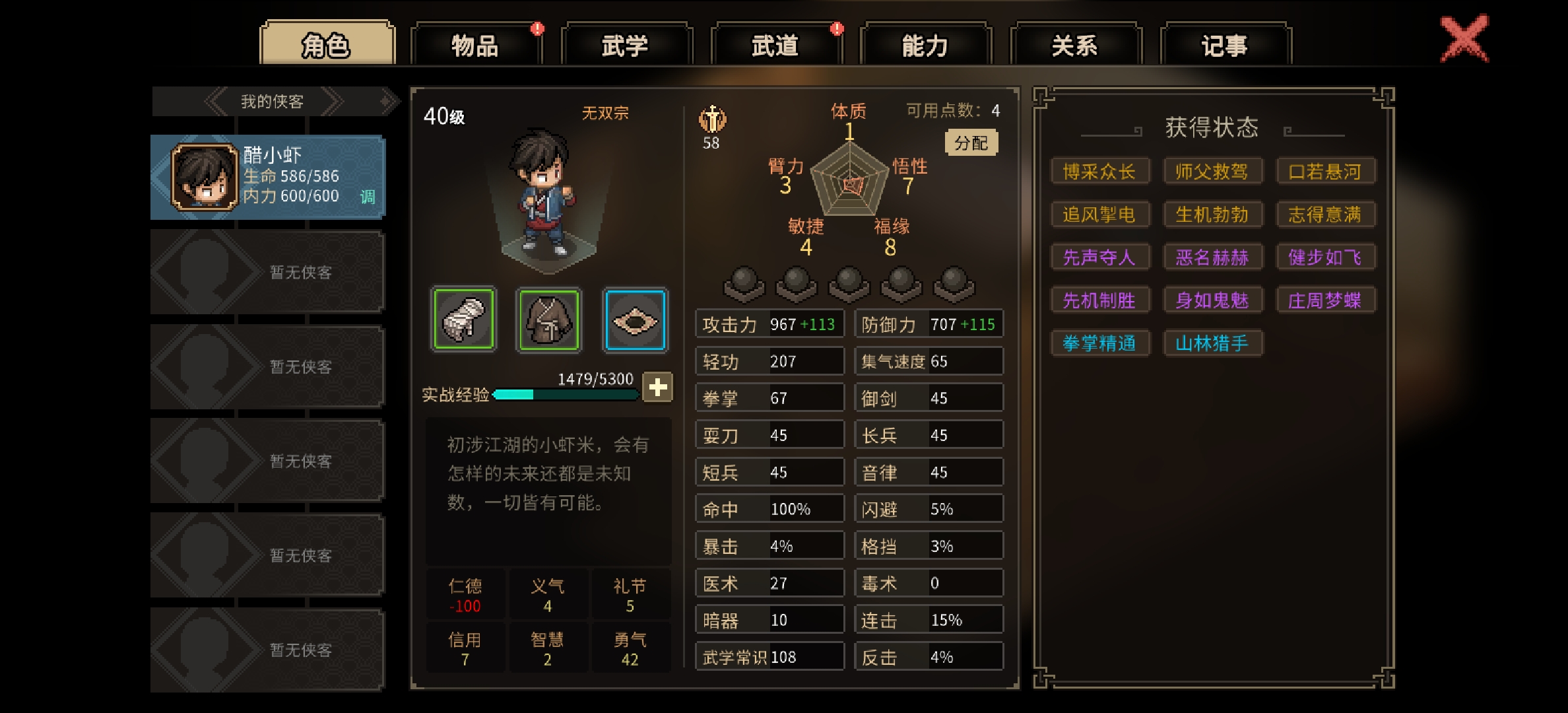The height and width of the screenshot is (713, 1568).
Task: Click the 分配 button to allocate points
Action: pyautogui.click(x=971, y=143)
